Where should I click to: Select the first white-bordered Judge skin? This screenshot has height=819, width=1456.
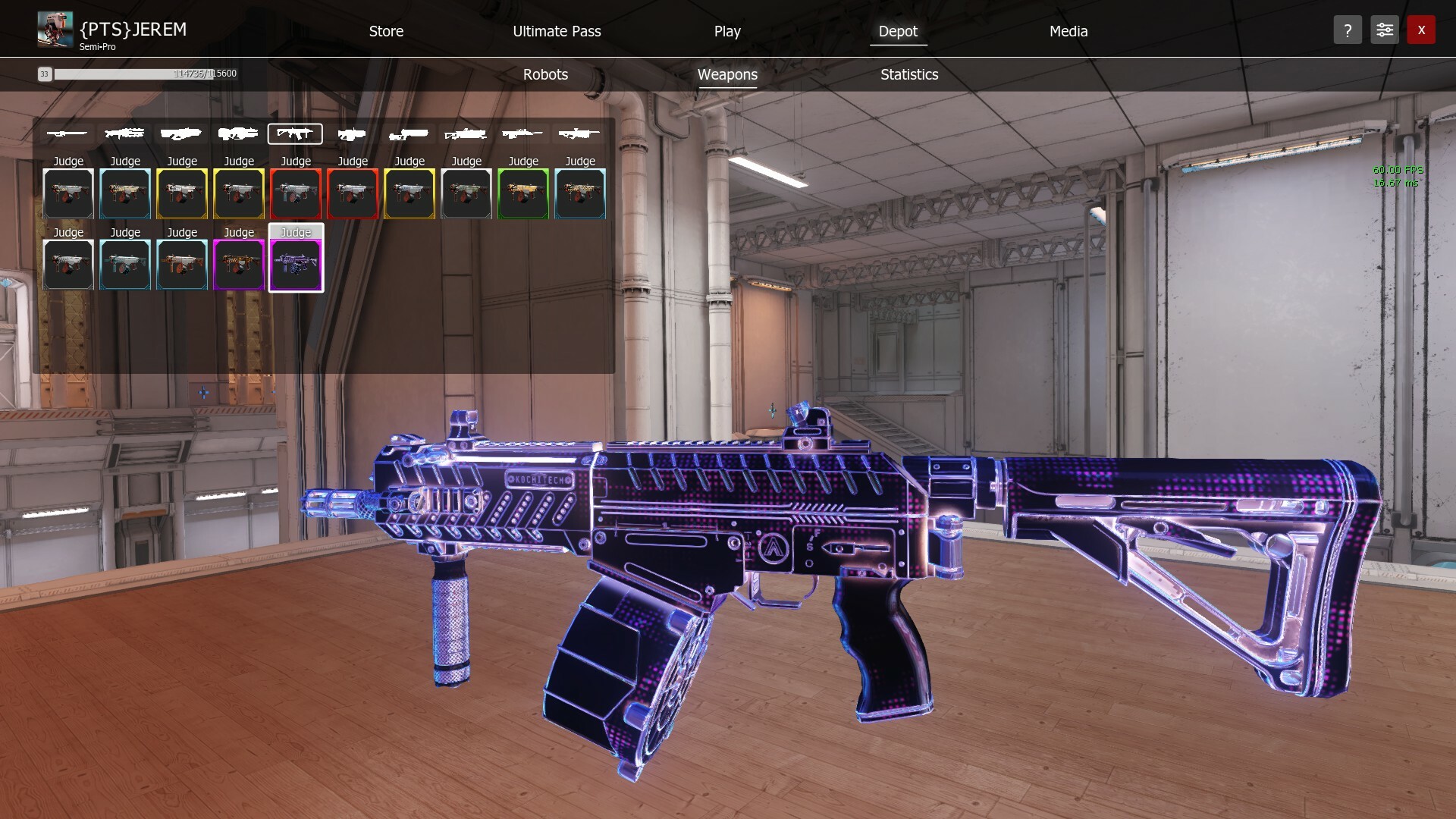point(68,193)
